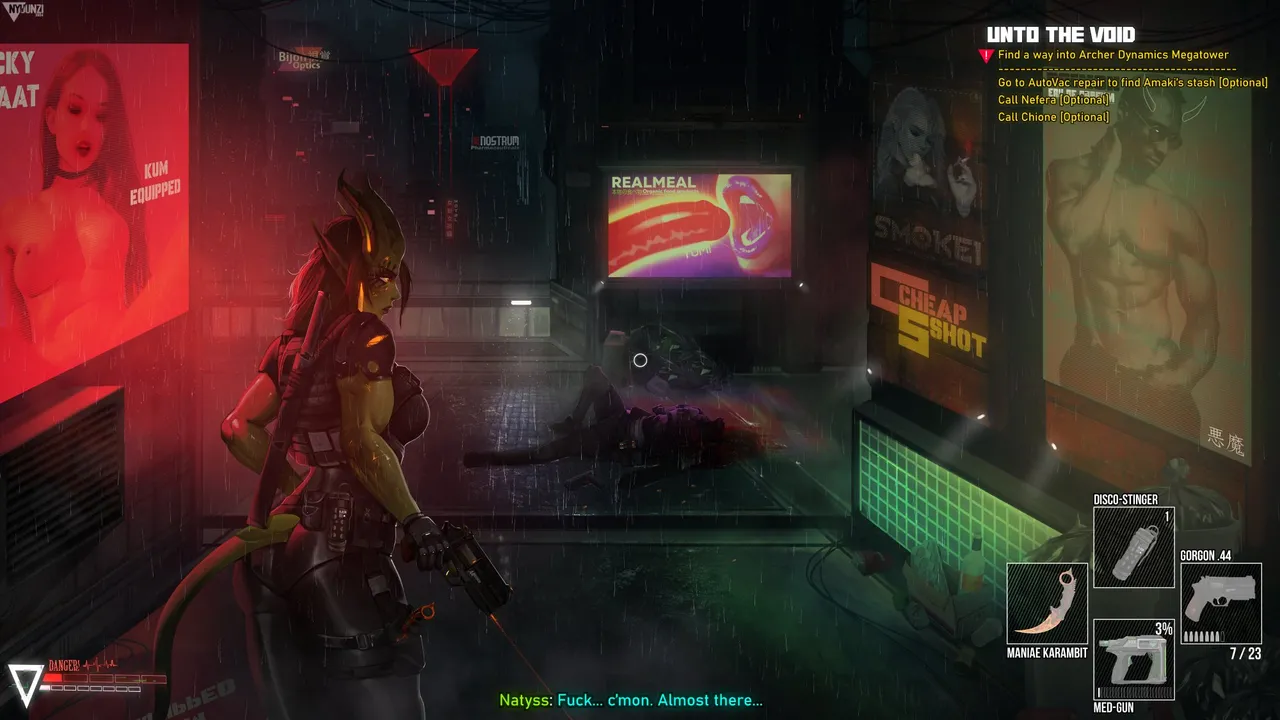Select the Call Chione optional objective
1280x720 pixels.
tap(1053, 117)
